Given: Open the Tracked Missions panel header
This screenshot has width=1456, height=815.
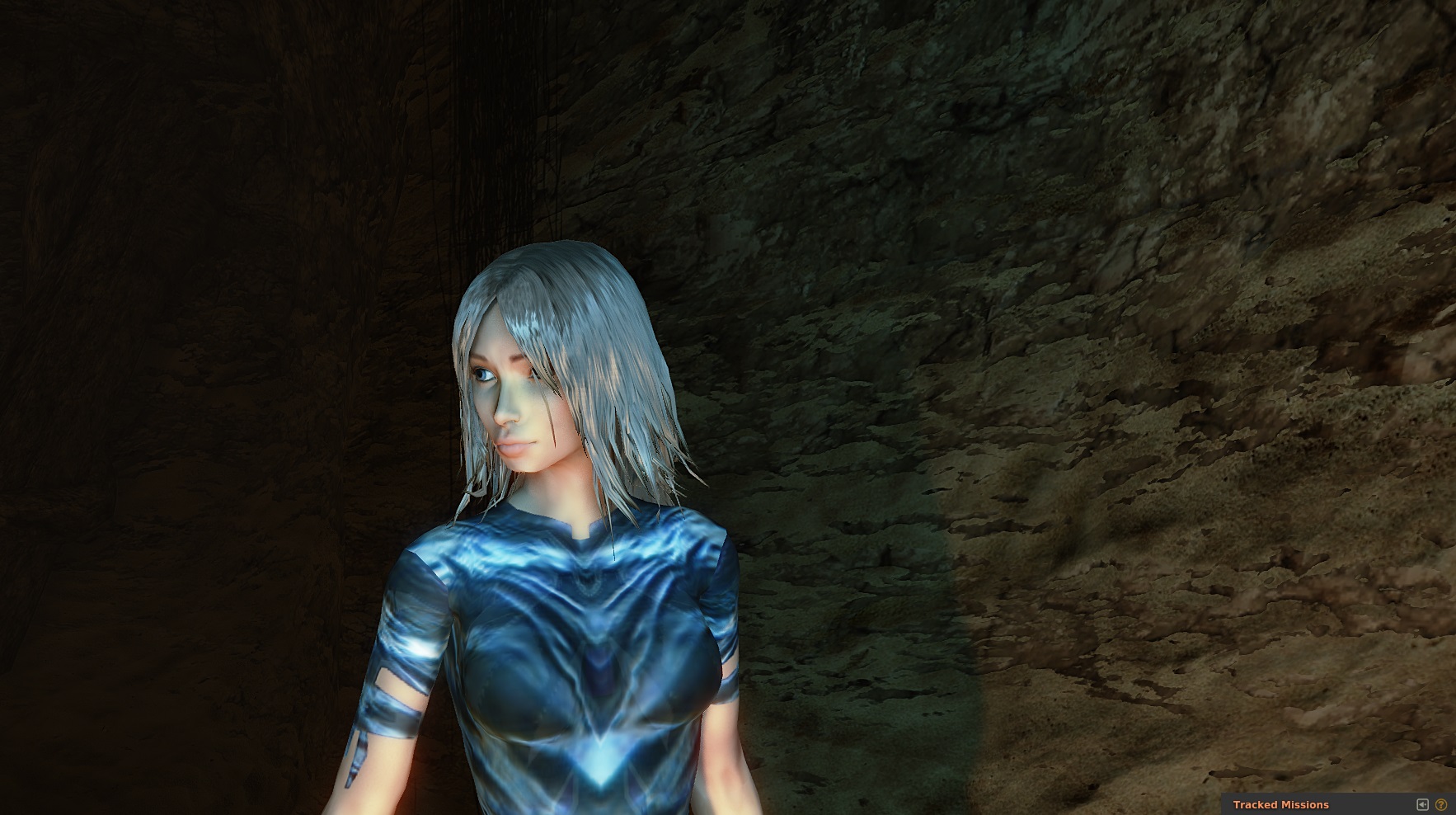Looking at the screenshot, I should click(1280, 804).
